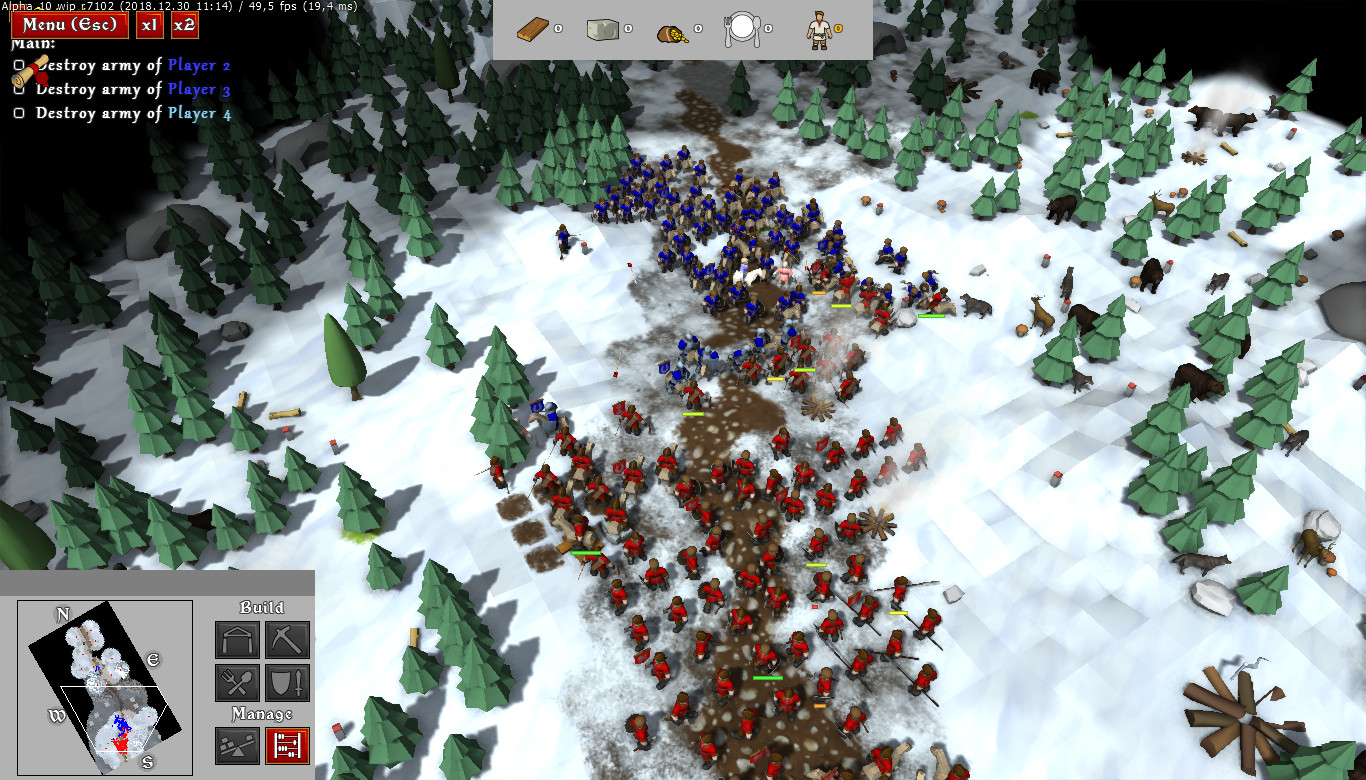Open the seesaw distribution management panel
The height and width of the screenshot is (780, 1366).
tap(237, 746)
